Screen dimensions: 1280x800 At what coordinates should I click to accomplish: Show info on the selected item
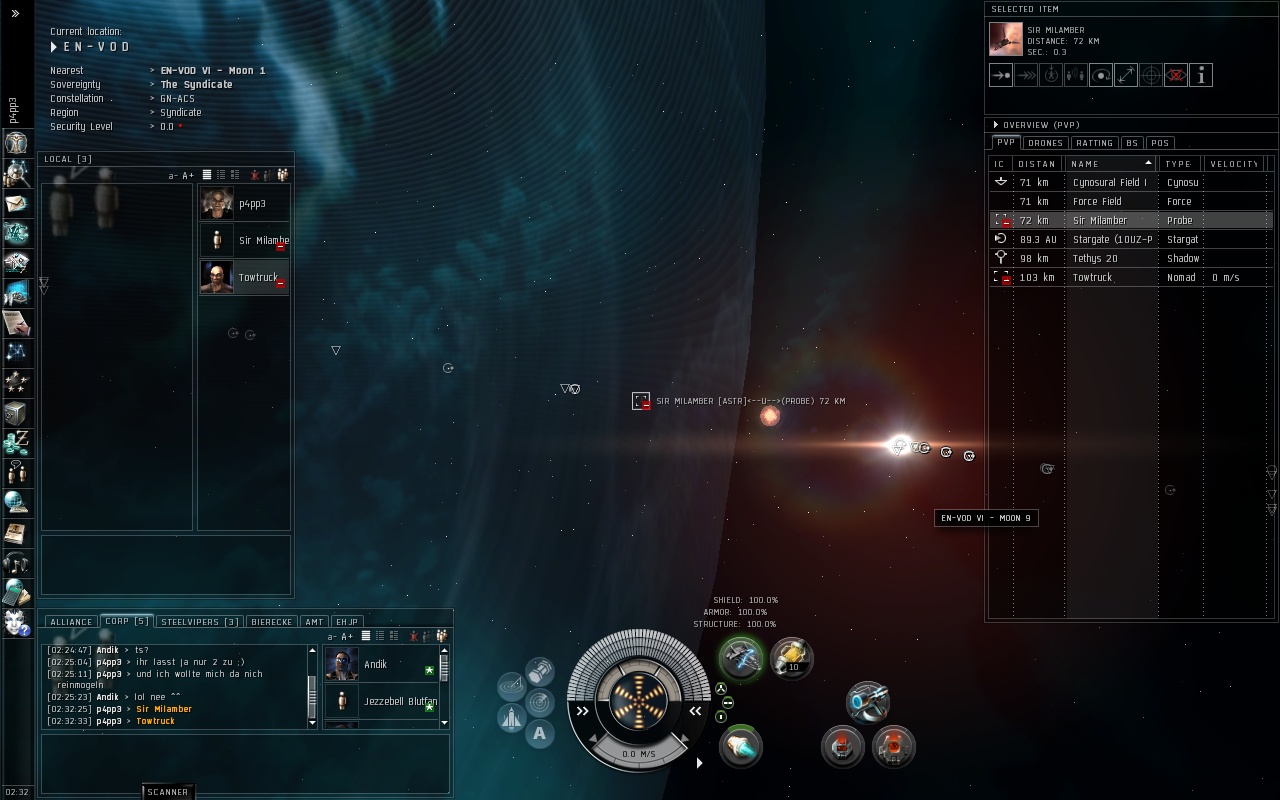(x=1201, y=75)
